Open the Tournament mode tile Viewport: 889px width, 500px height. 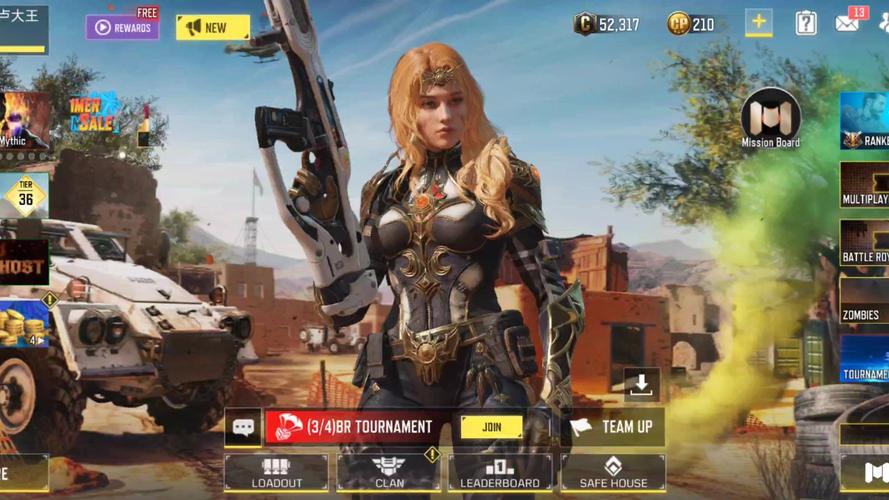pyautogui.click(x=865, y=360)
